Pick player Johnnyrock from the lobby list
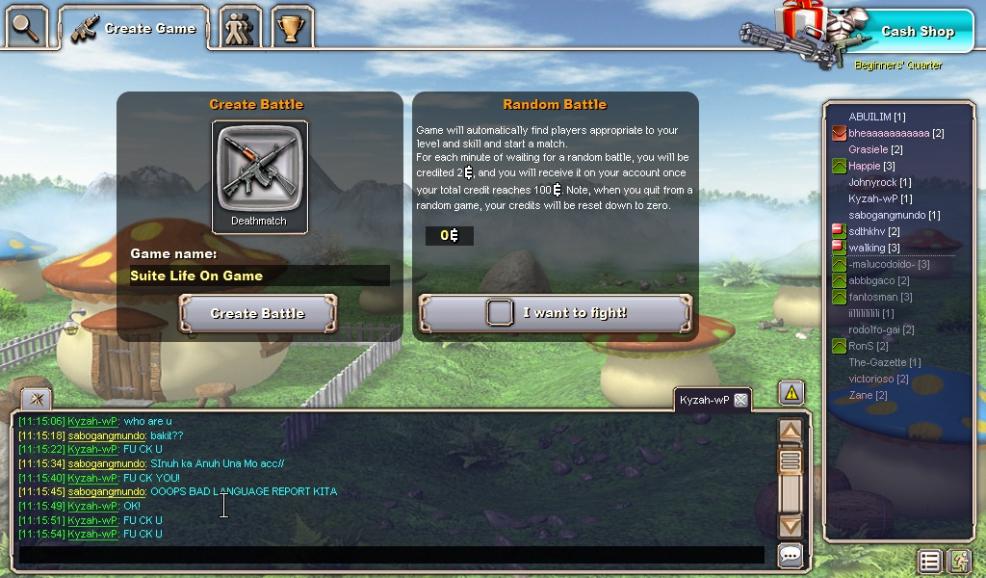The height and width of the screenshot is (578, 986). 879,182
